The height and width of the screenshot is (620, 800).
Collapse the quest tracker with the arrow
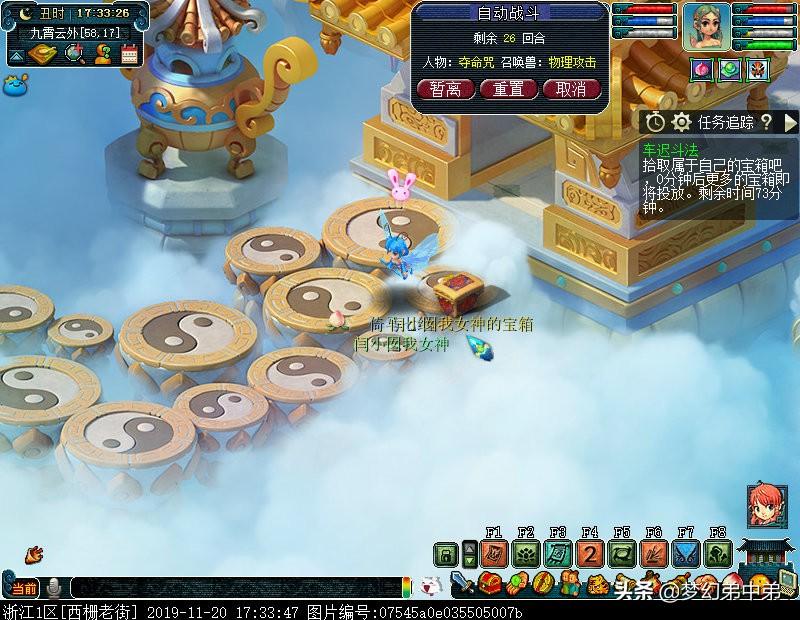pyautogui.click(x=791, y=122)
